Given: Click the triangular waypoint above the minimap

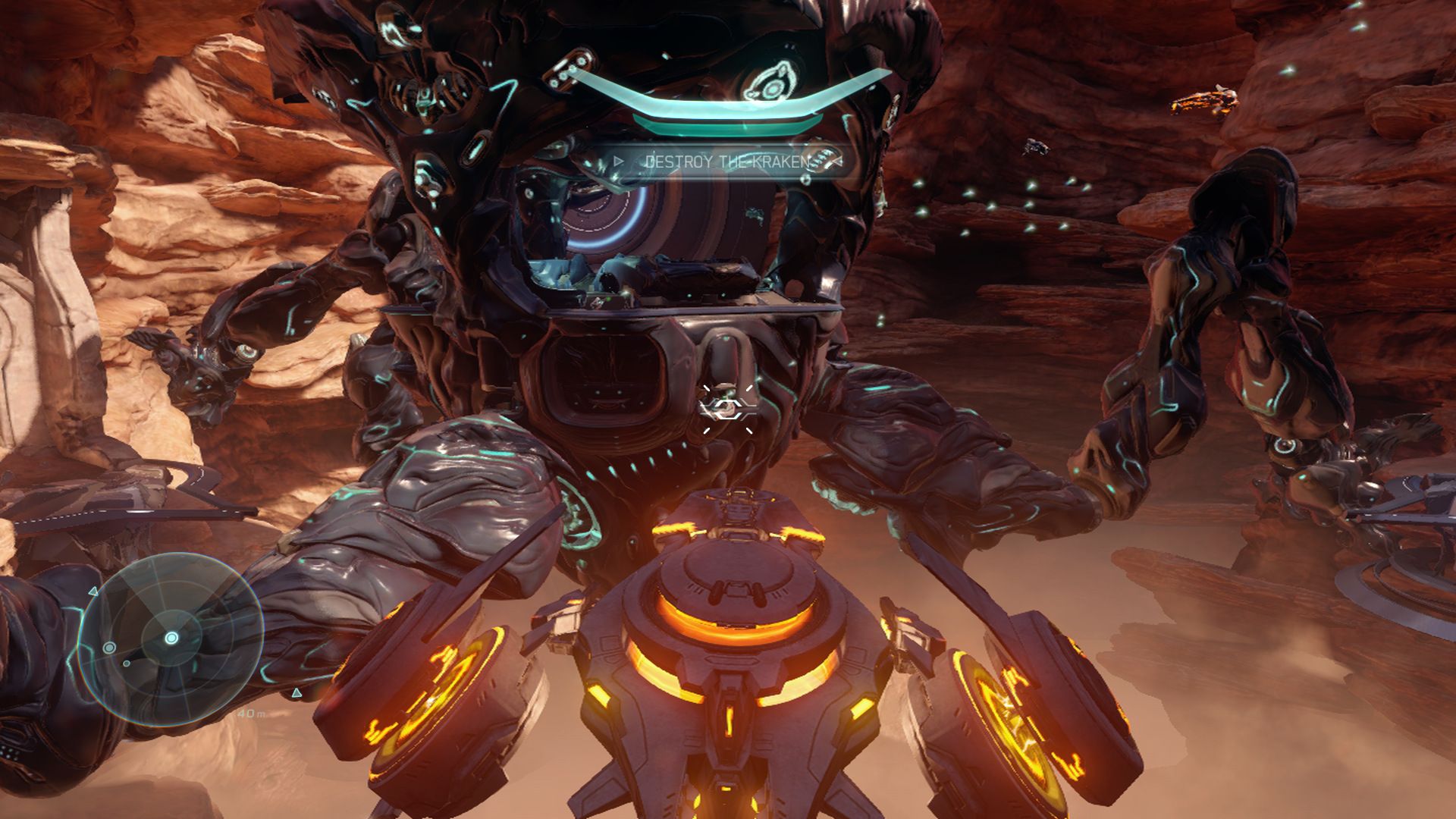Looking at the screenshot, I should (x=94, y=591).
